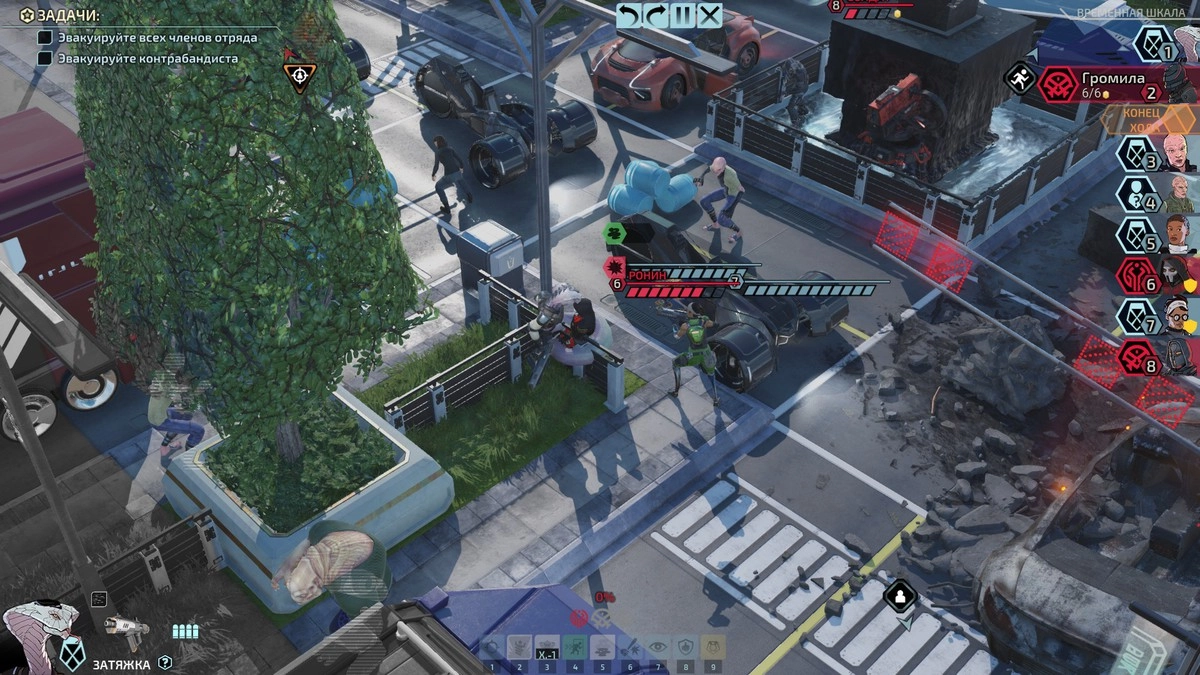Click the pistol weapon icon
The image size is (1200, 675).
[127, 630]
